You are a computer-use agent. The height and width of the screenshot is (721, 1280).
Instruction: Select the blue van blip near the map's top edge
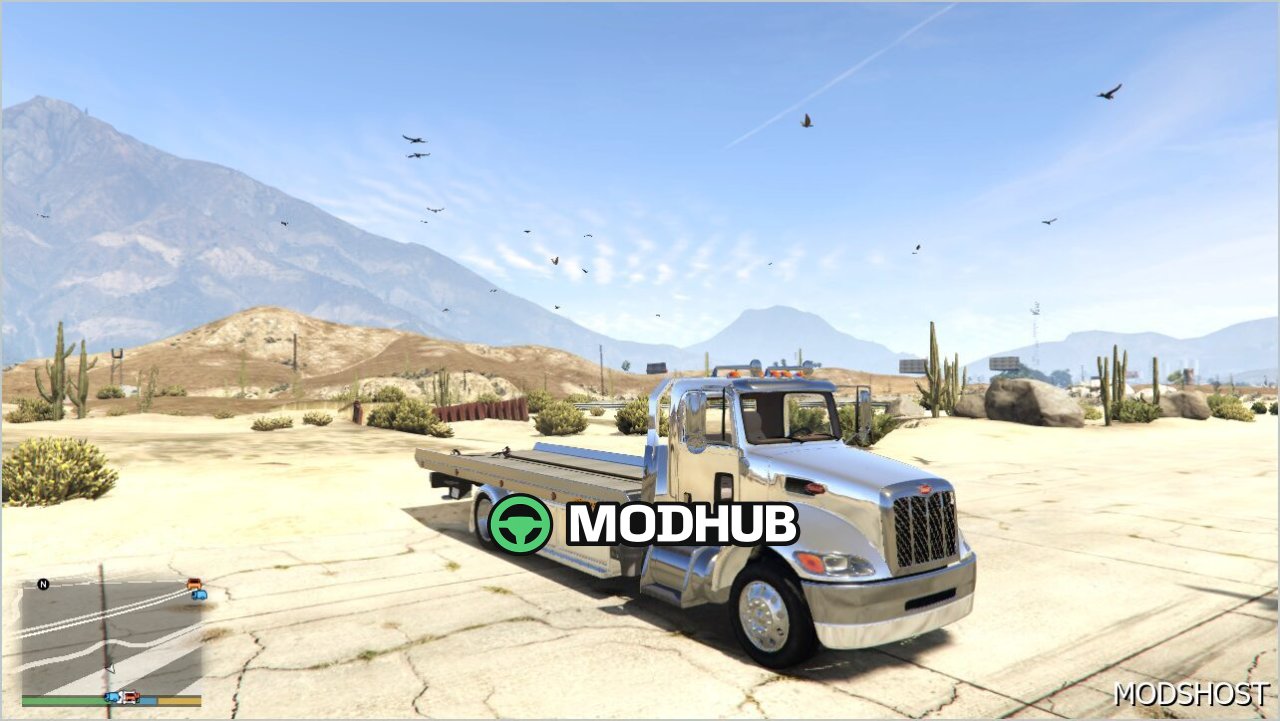coord(199,595)
